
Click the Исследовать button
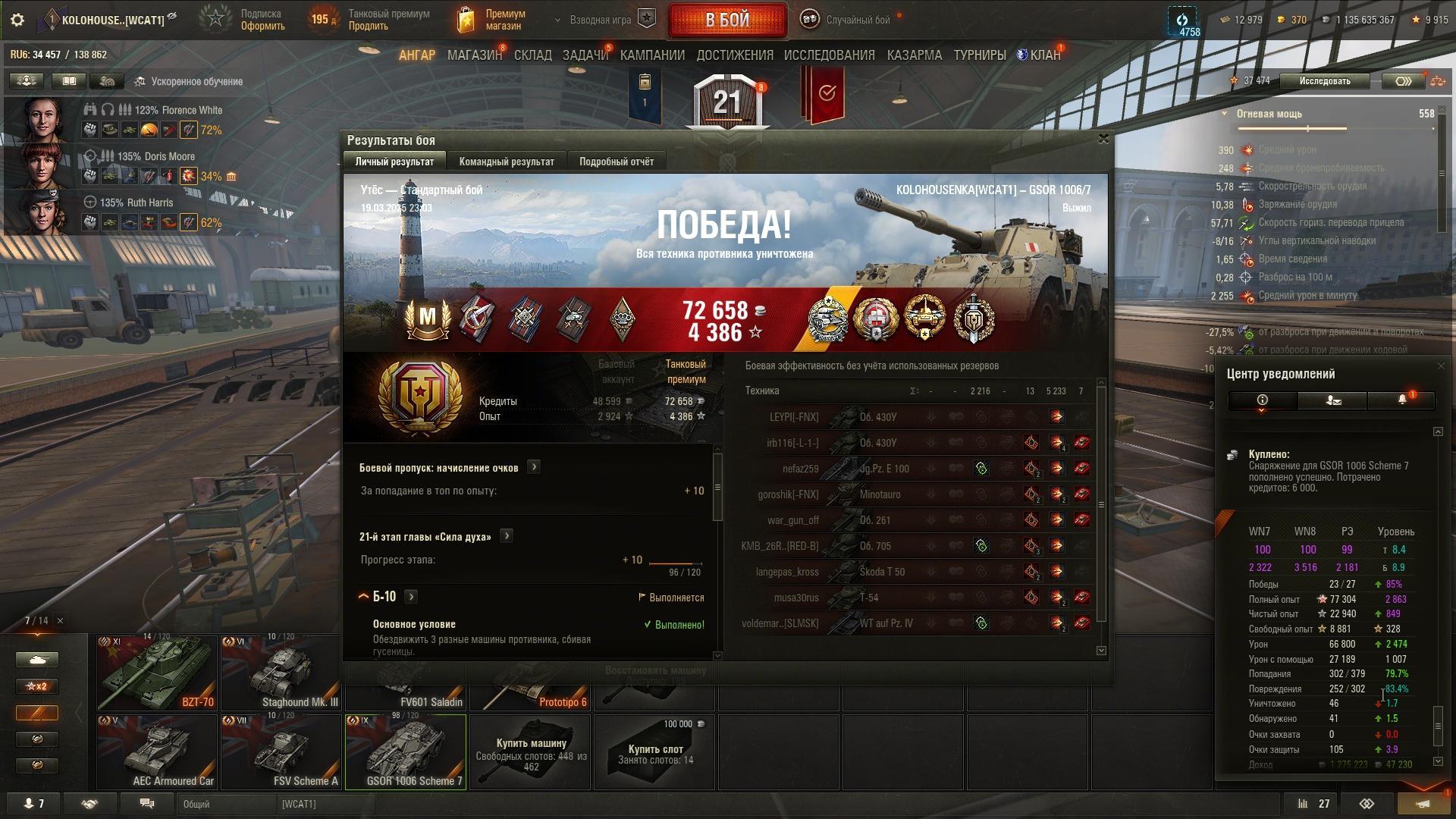pyautogui.click(x=1324, y=81)
